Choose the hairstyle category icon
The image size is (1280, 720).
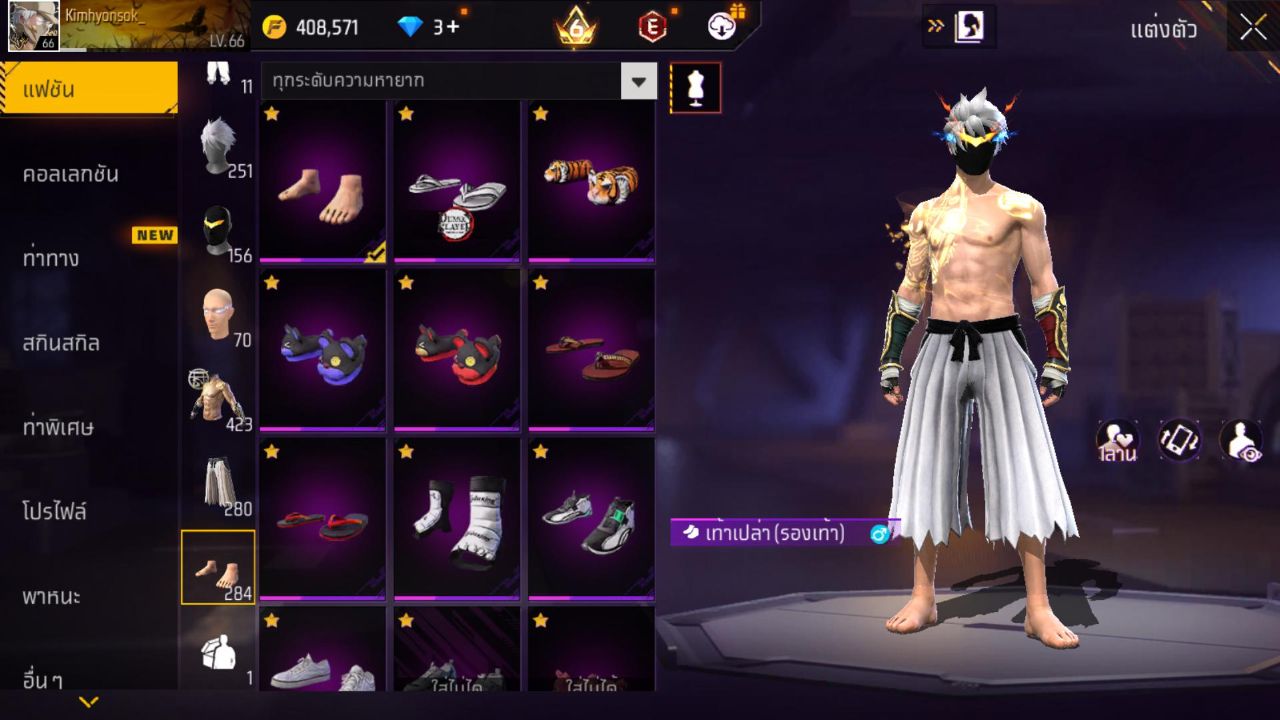point(218,146)
